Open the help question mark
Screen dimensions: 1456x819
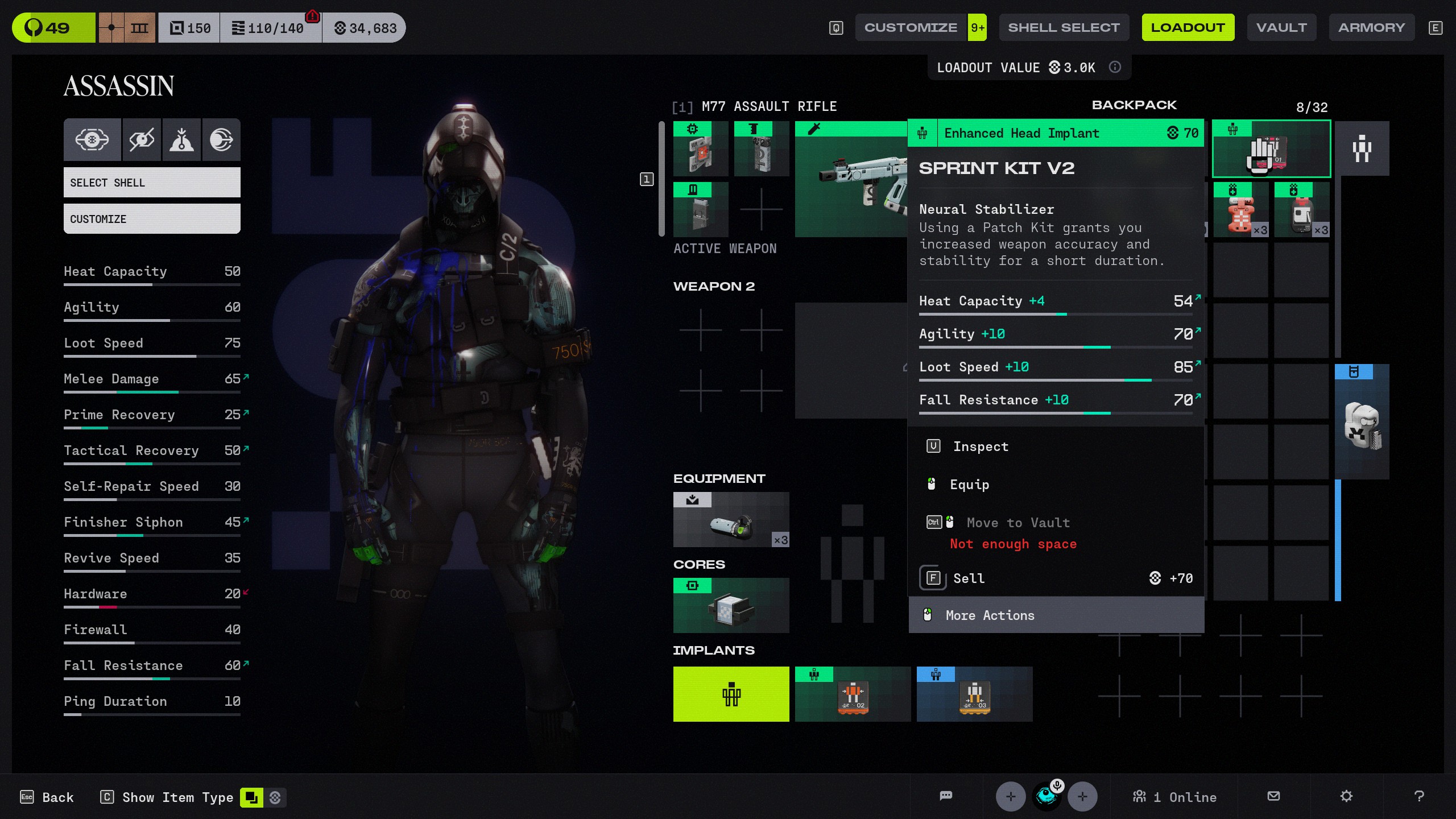pyautogui.click(x=1419, y=796)
